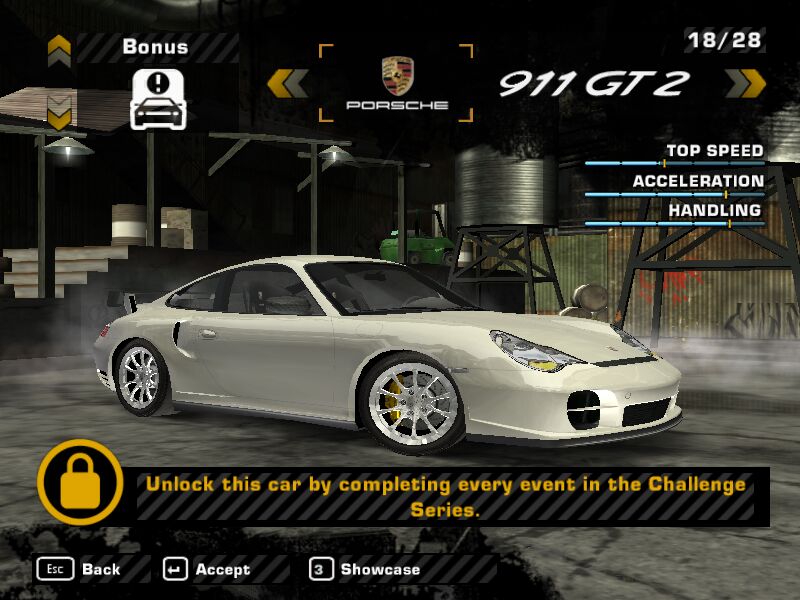This screenshot has width=800, height=600.
Task: Show the next car with right arrow
Action: 744,83
